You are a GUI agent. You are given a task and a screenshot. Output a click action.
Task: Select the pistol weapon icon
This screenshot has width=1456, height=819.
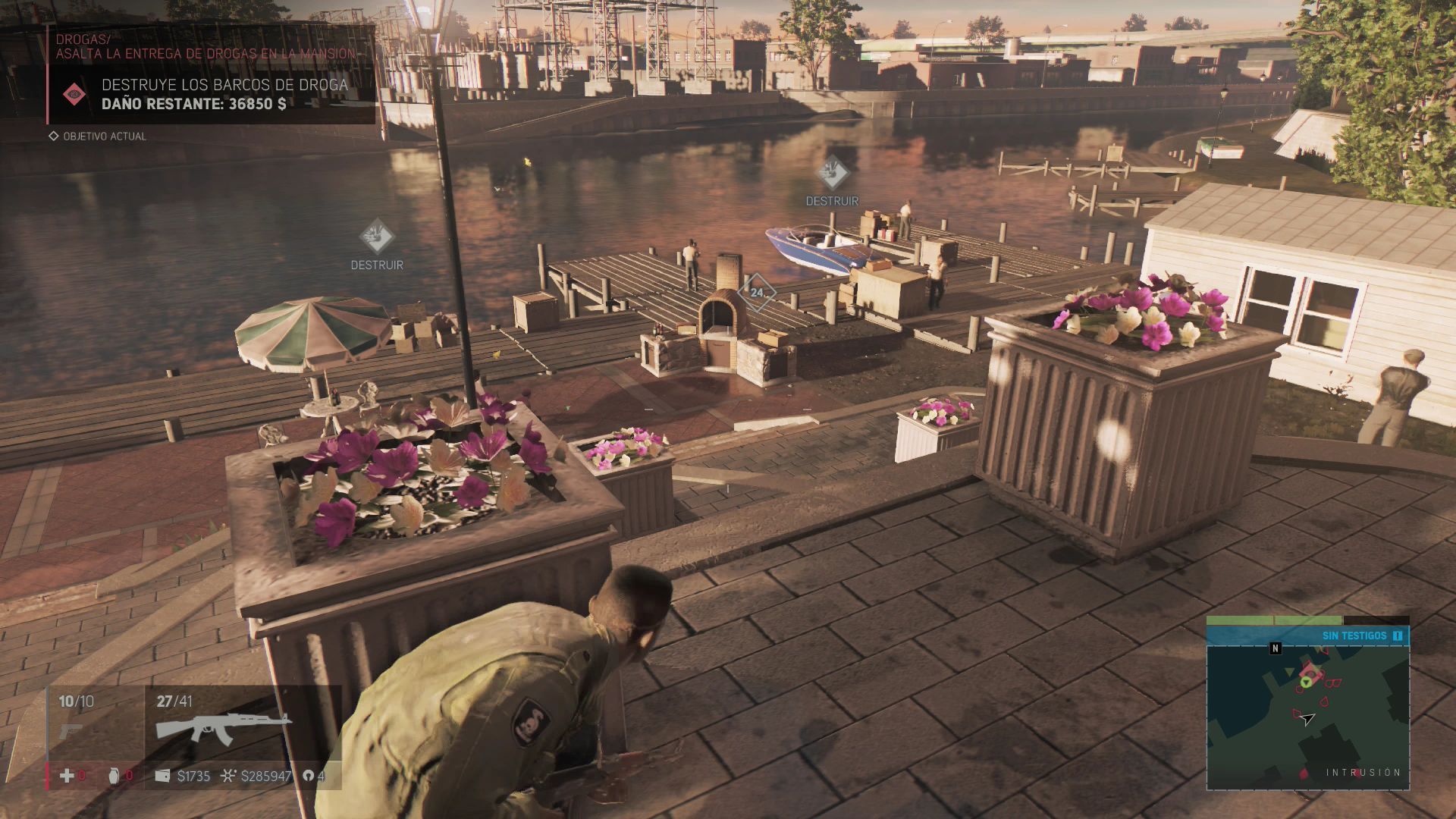click(71, 731)
